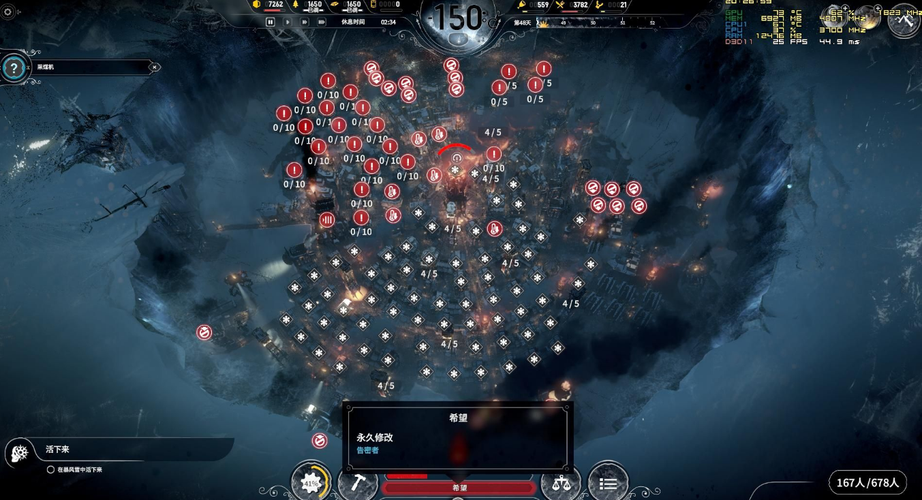Click the red hope bar

coord(459,487)
